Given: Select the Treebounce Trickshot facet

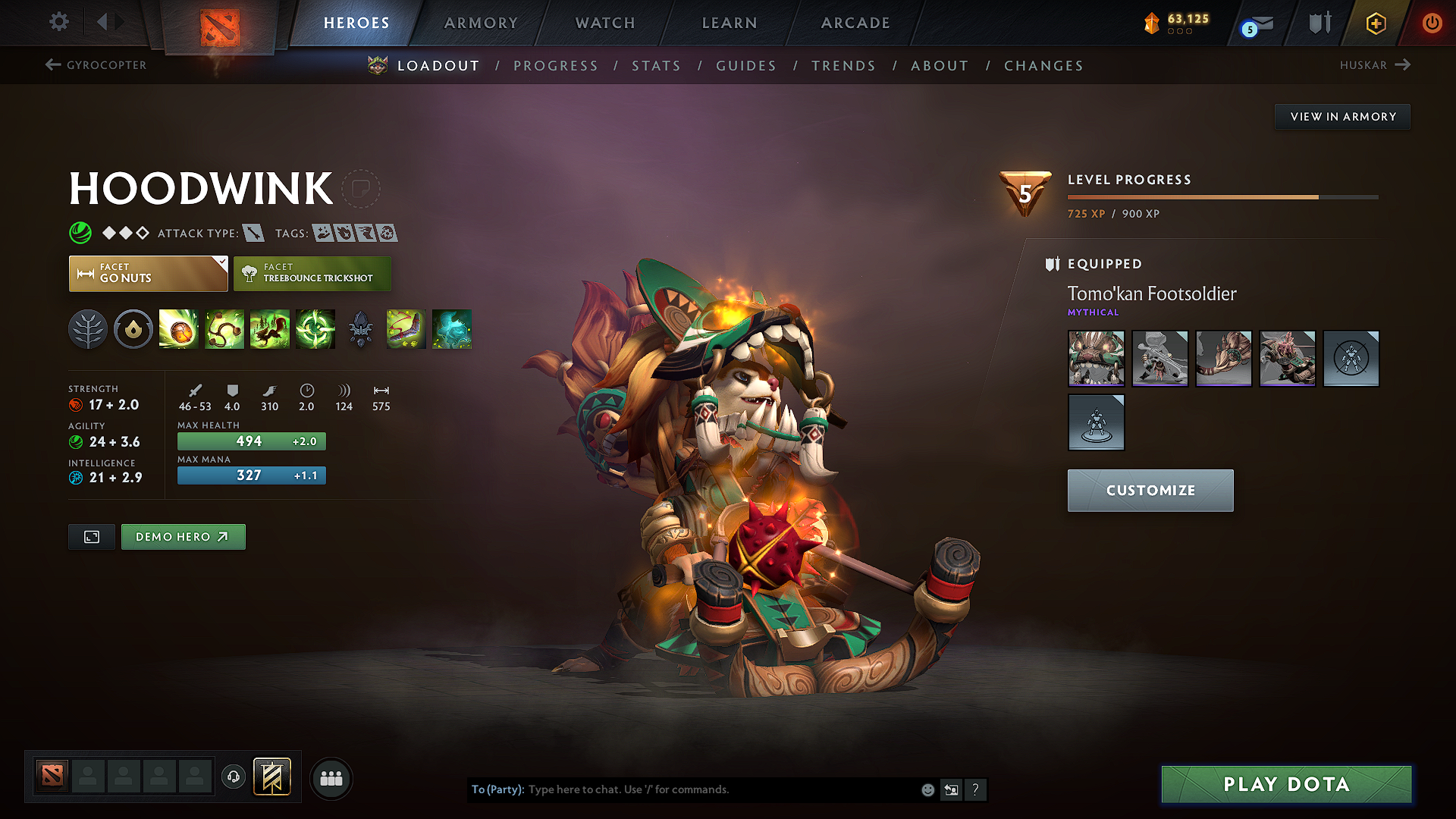Looking at the screenshot, I should (x=312, y=273).
